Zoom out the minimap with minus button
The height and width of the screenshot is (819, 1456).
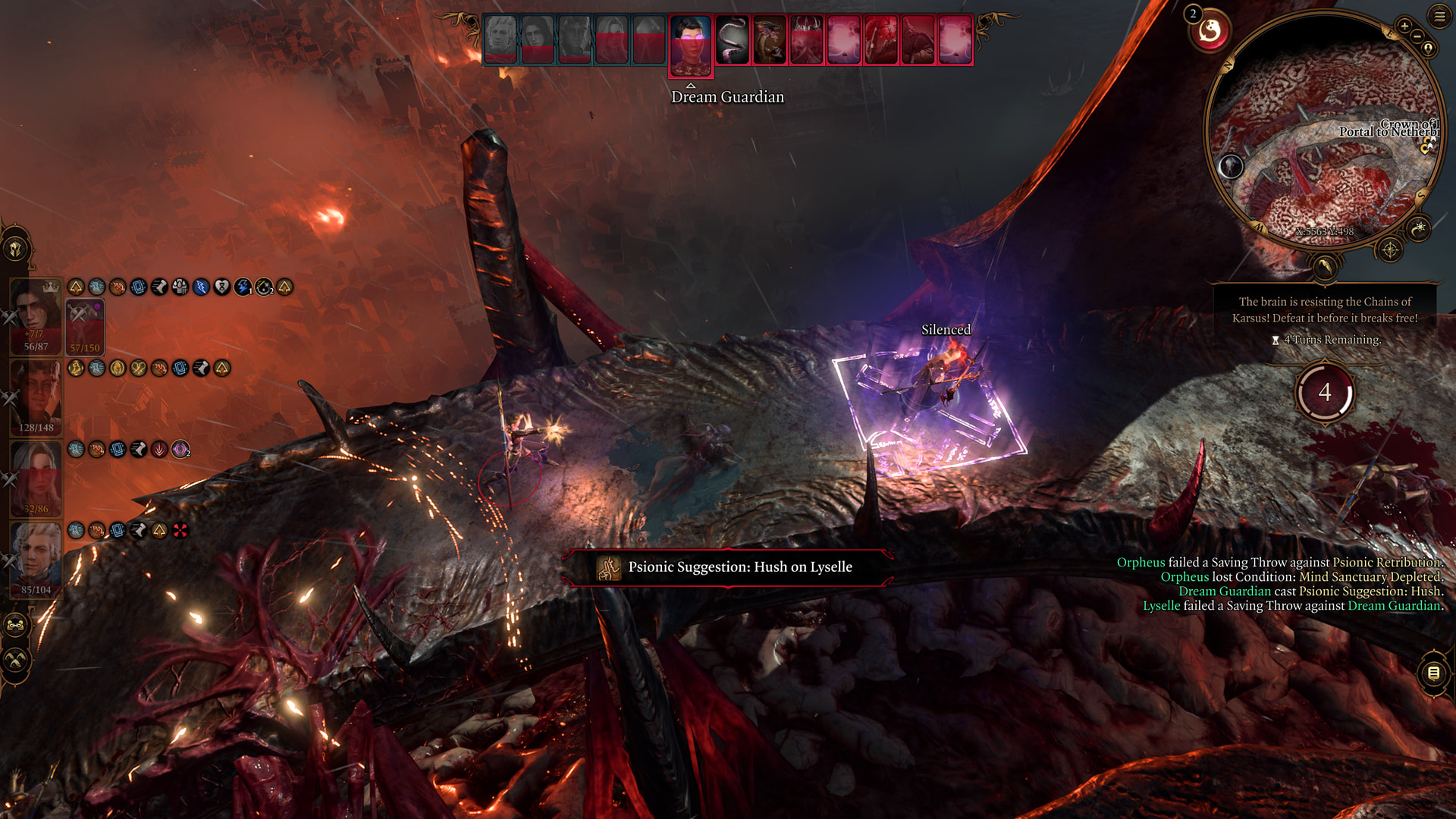pos(1417,36)
